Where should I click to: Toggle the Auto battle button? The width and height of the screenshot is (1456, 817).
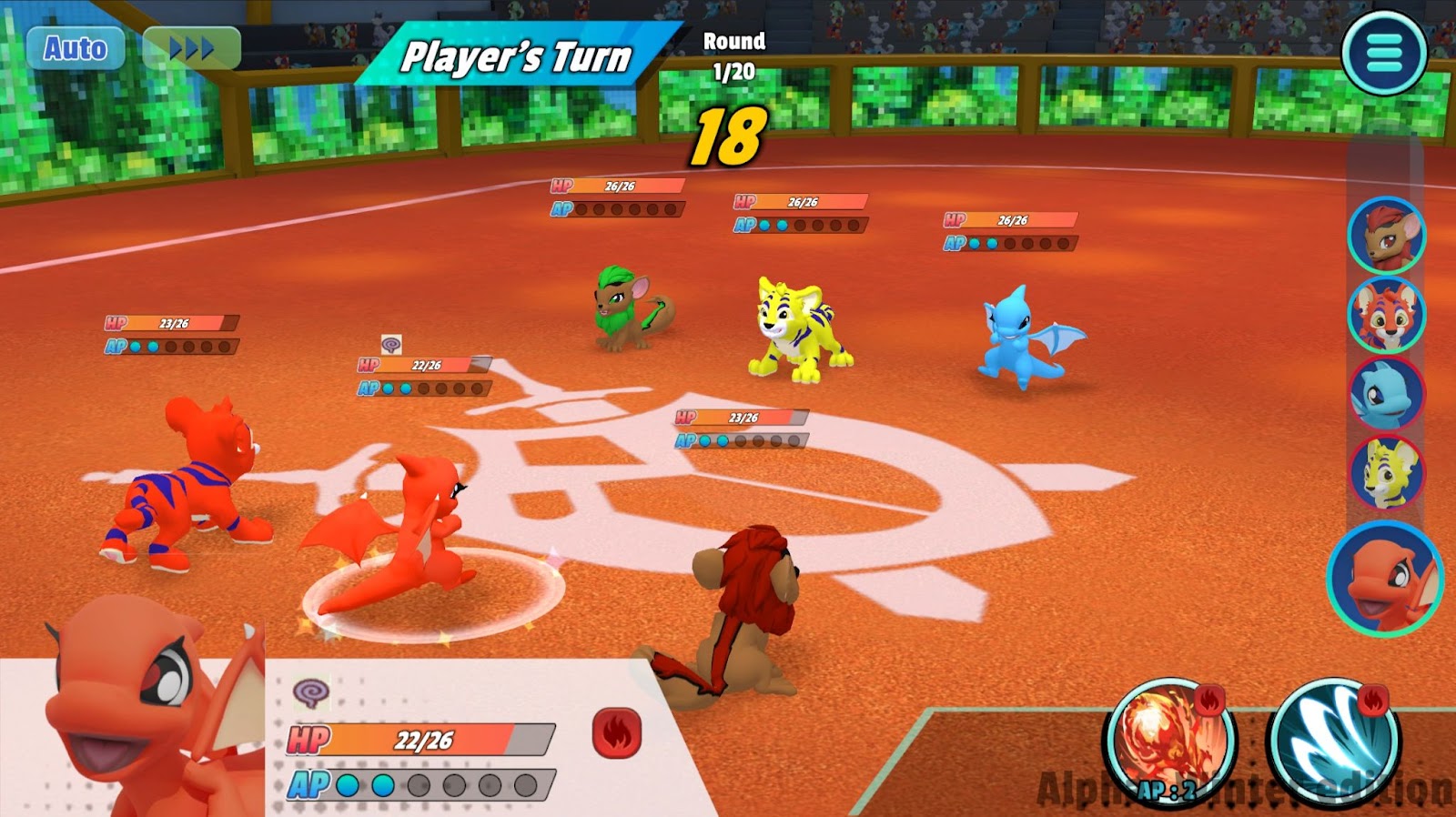coord(75,48)
